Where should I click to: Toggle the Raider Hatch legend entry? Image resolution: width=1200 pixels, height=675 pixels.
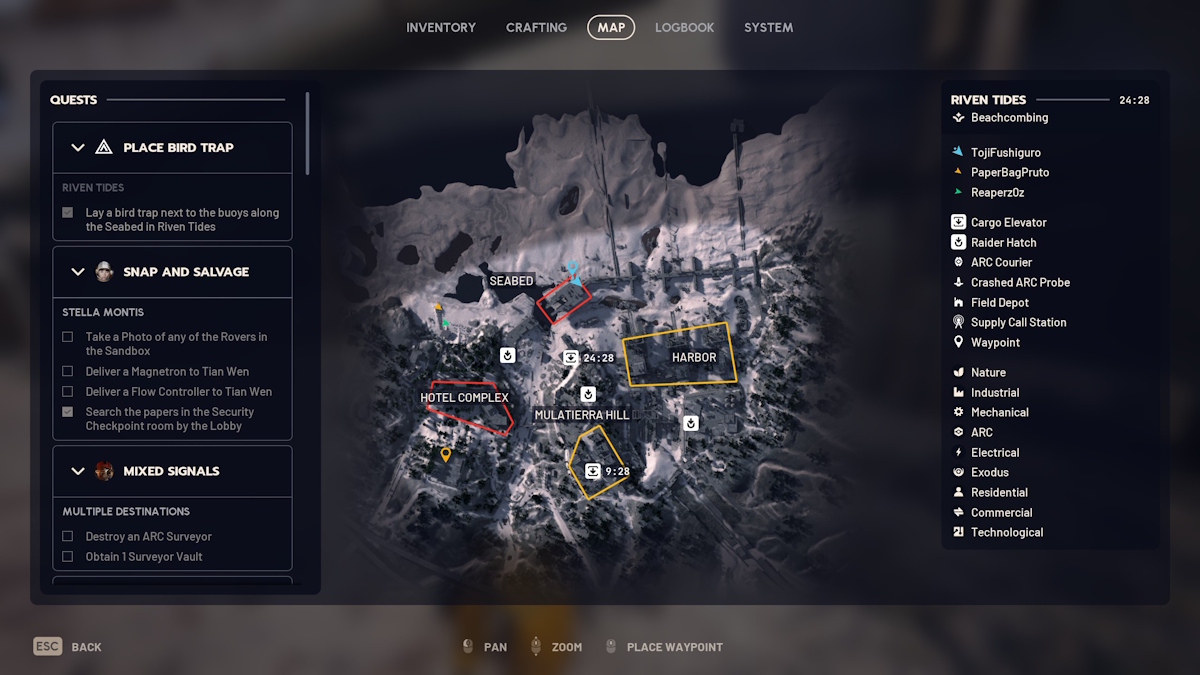[1003, 242]
